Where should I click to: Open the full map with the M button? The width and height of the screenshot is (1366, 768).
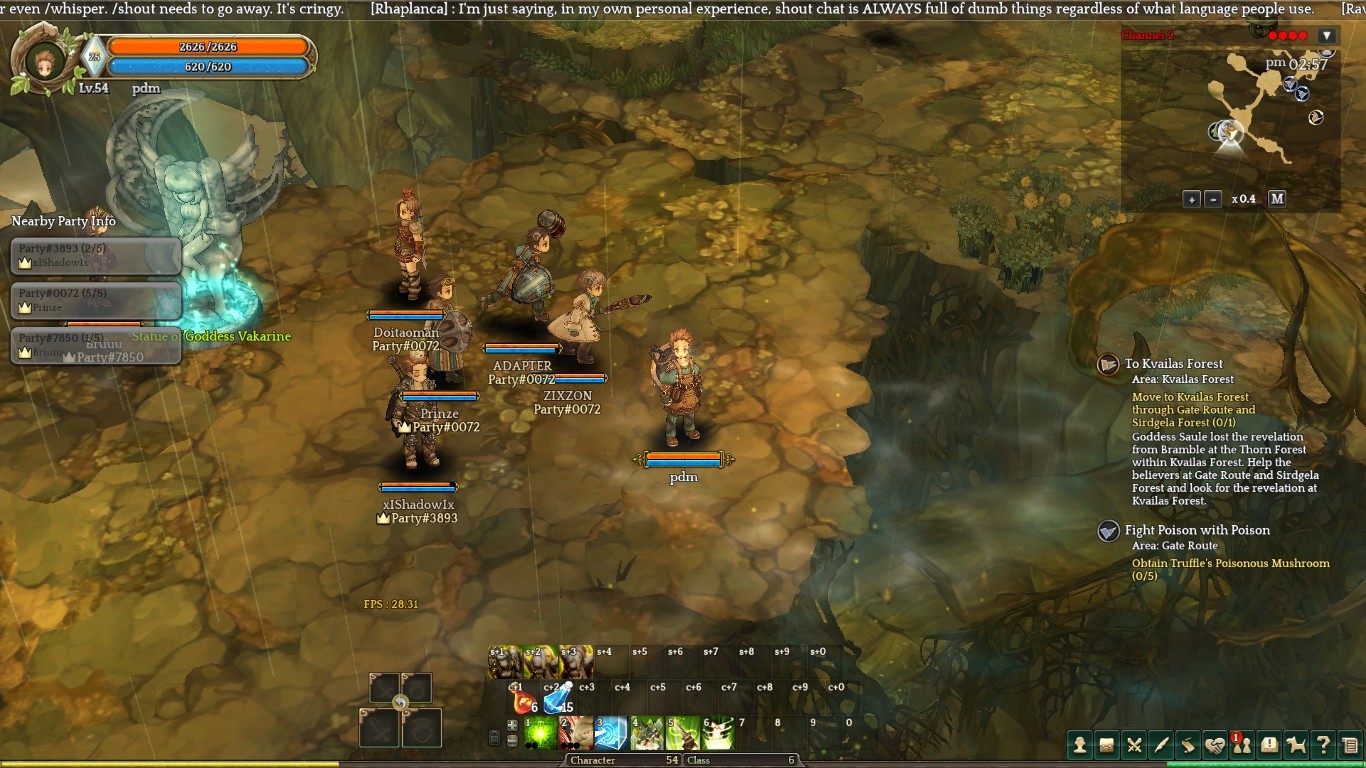1277,199
